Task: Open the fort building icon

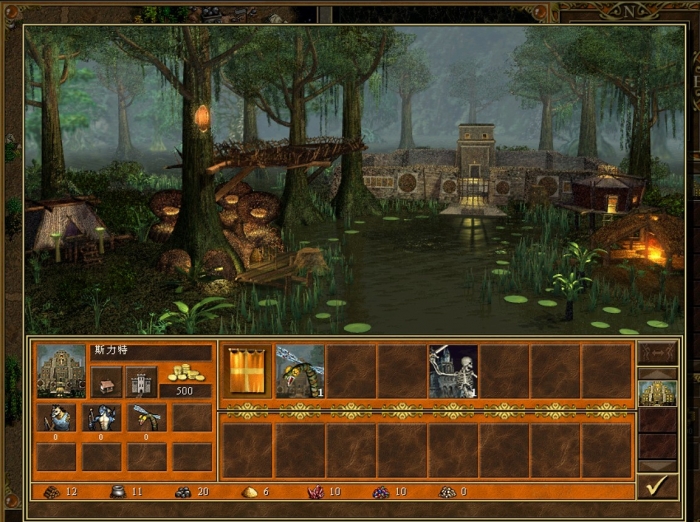Action: (x=141, y=381)
